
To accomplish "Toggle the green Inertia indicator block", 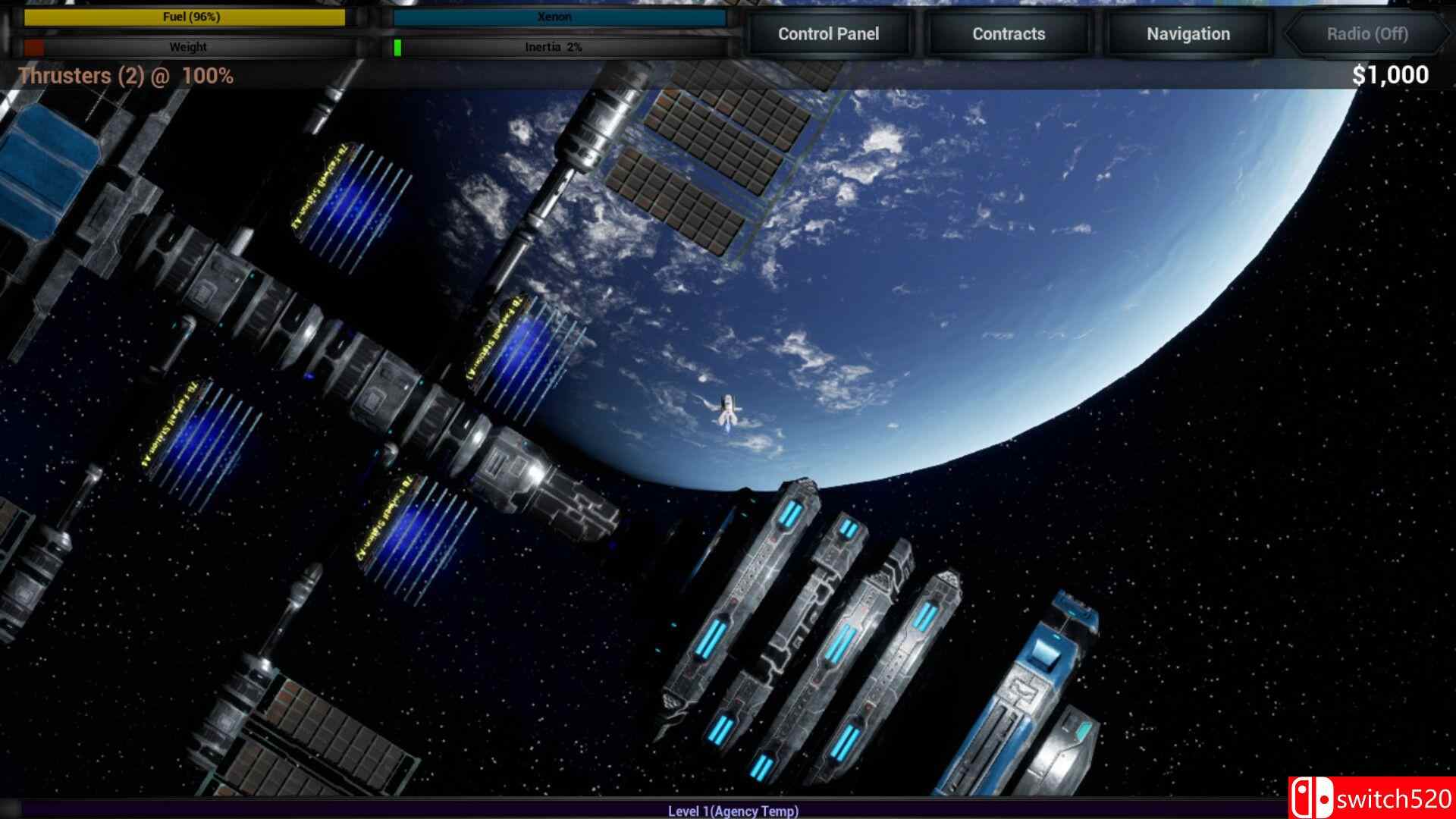I will tap(396, 47).
